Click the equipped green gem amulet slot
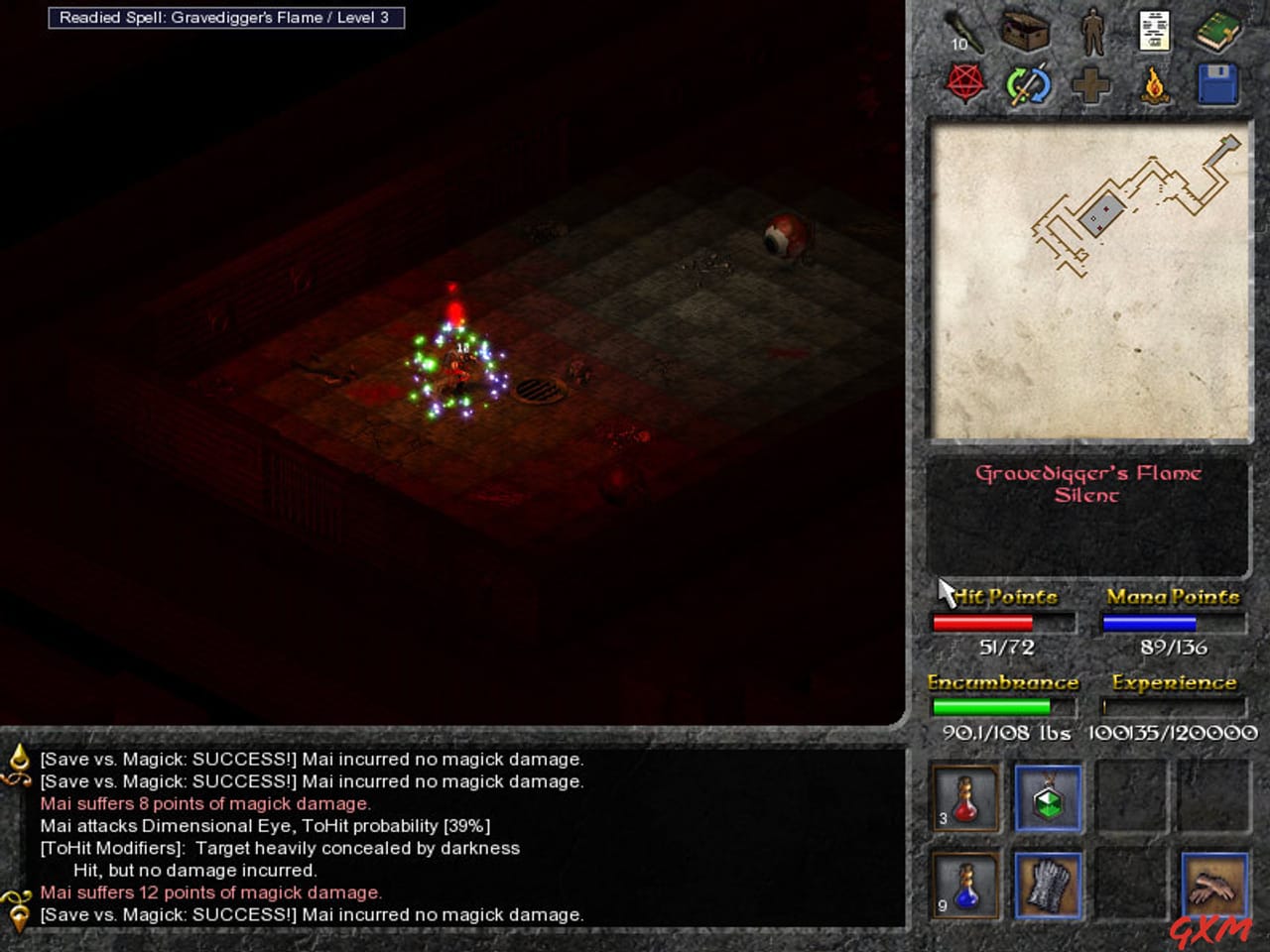The width and height of the screenshot is (1270, 952). (x=1048, y=798)
